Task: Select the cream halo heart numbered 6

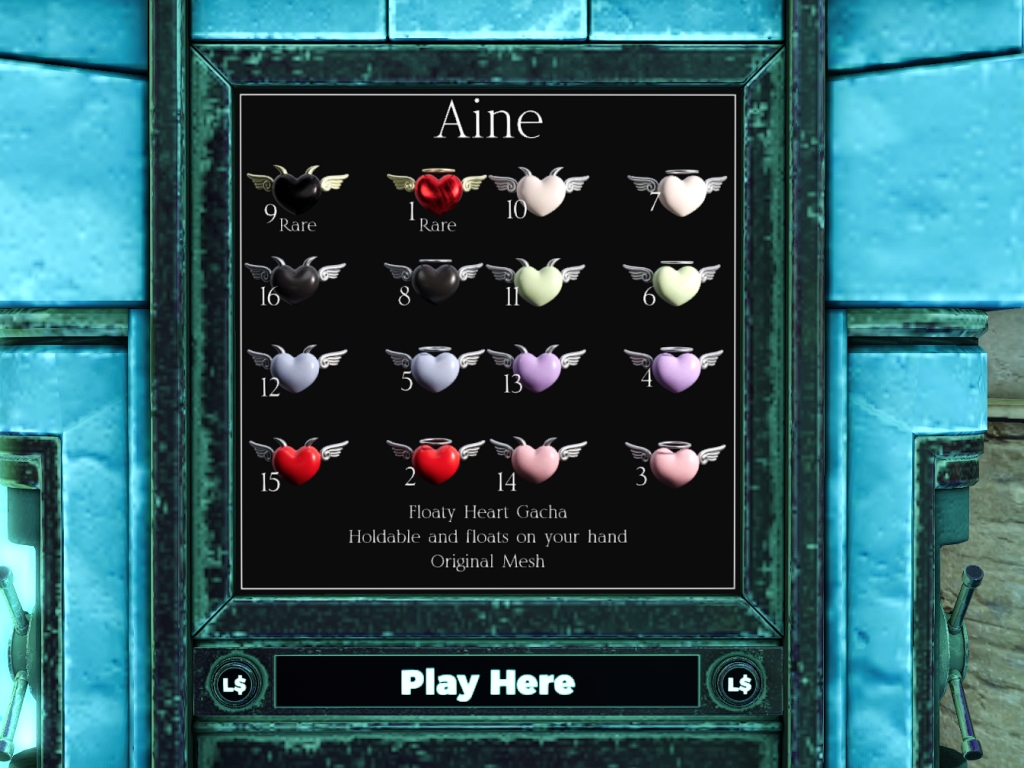Action: (675, 284)
